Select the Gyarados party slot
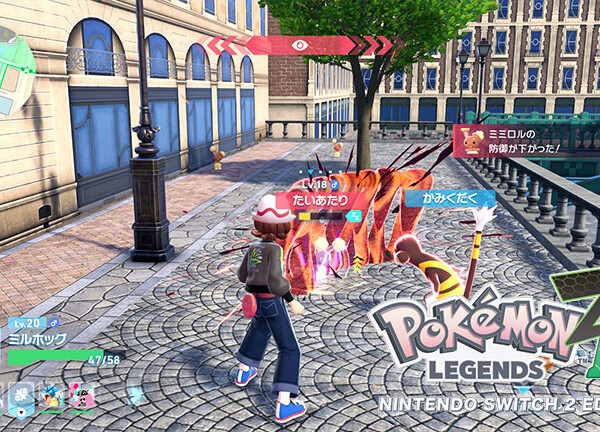600x432 pixels. [x=50, y=397]
